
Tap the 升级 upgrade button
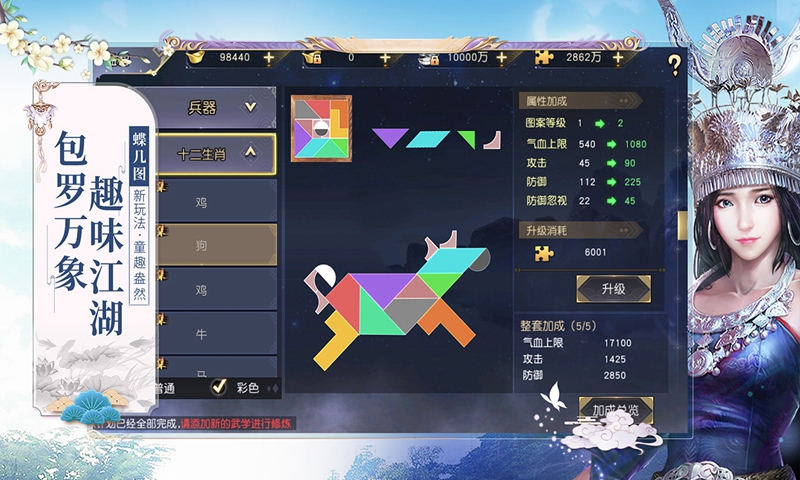[x=613, y=289]
